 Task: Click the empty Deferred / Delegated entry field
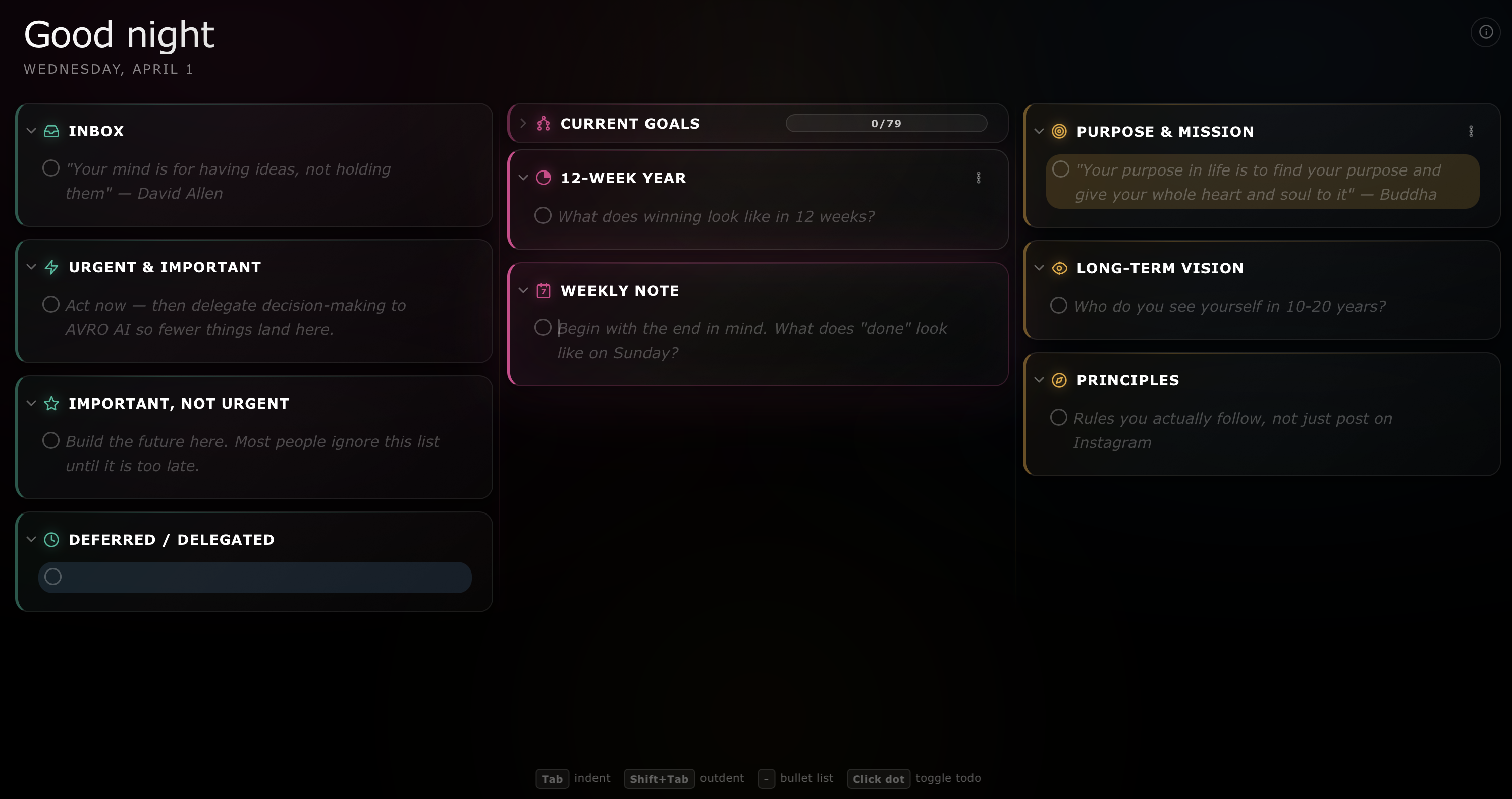click(264, 577)
